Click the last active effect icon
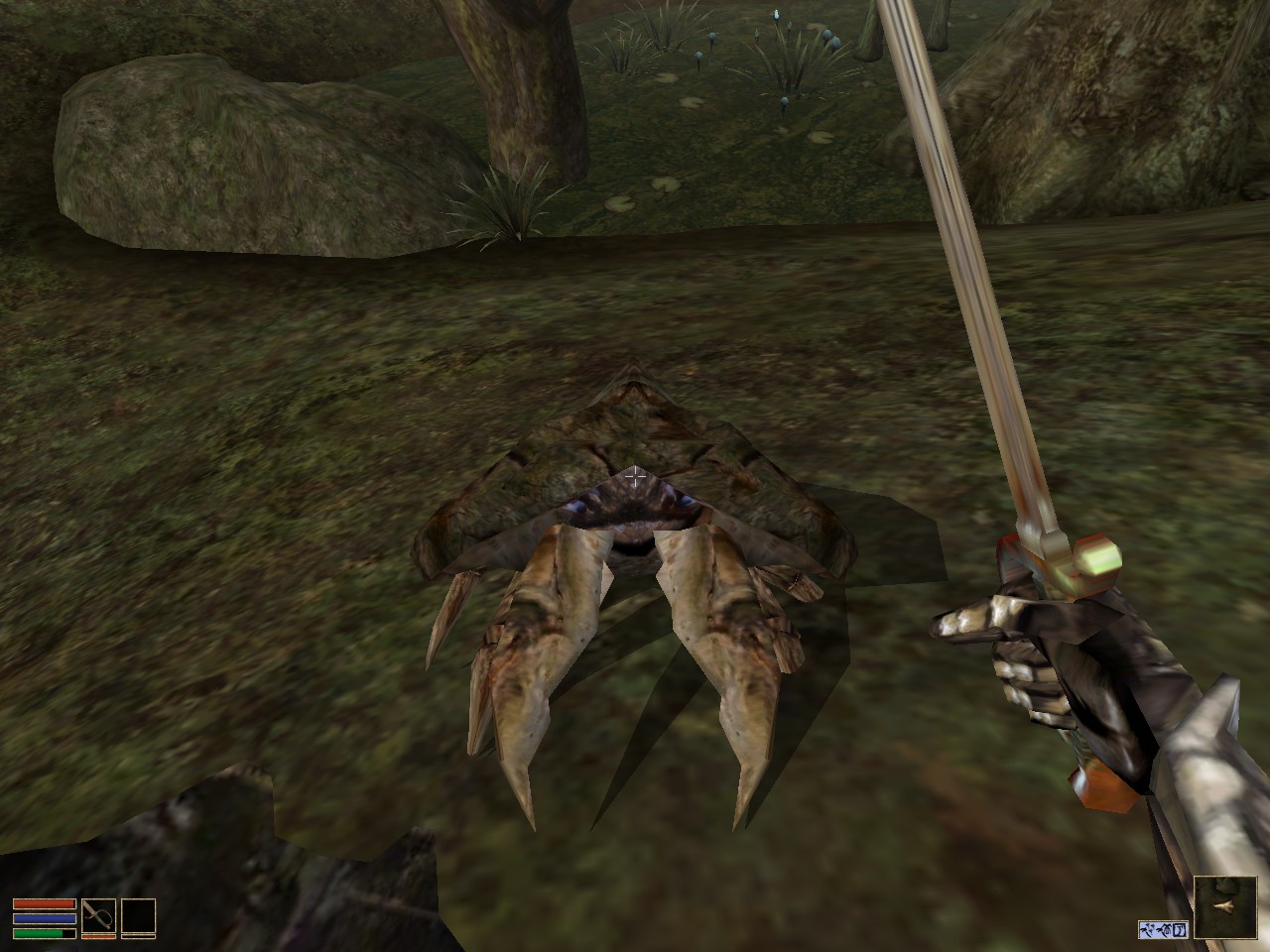This screenshot has width=1270, height=952. [1181, 930]
